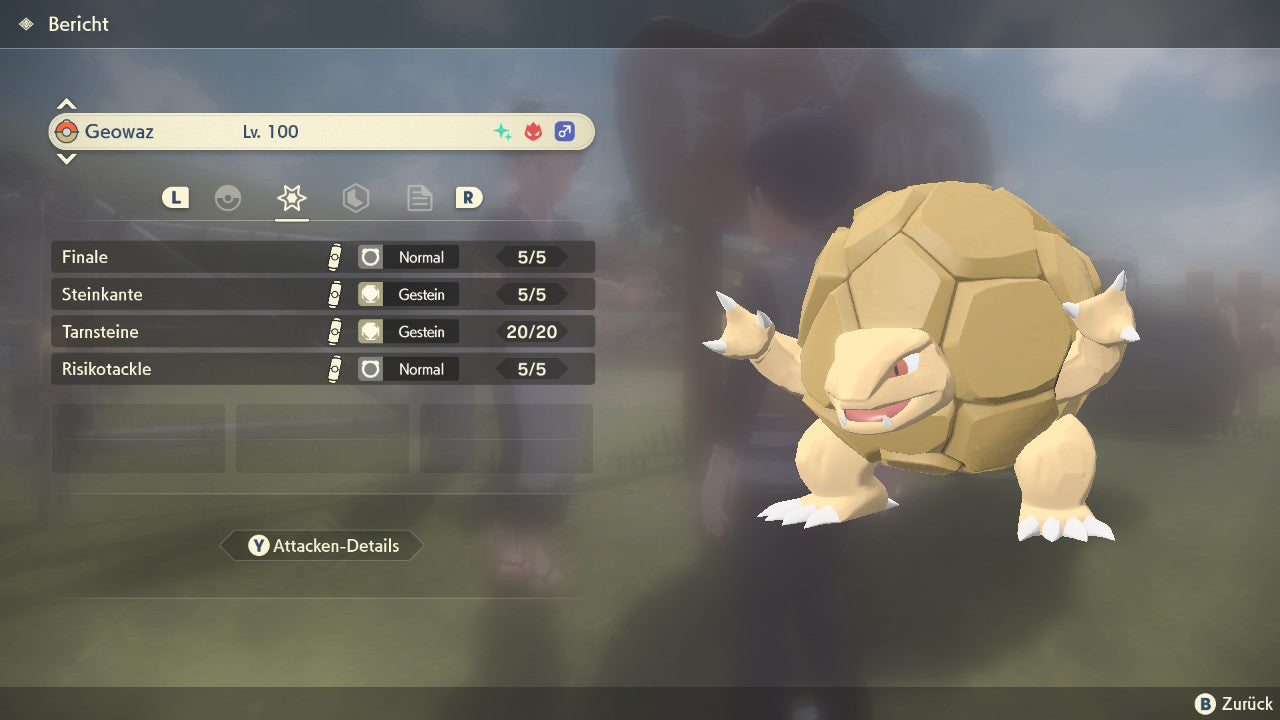Viewport: 1280px width, 720px height.
Task: Click the Geowaz name bar
Action: click(322, 132)
